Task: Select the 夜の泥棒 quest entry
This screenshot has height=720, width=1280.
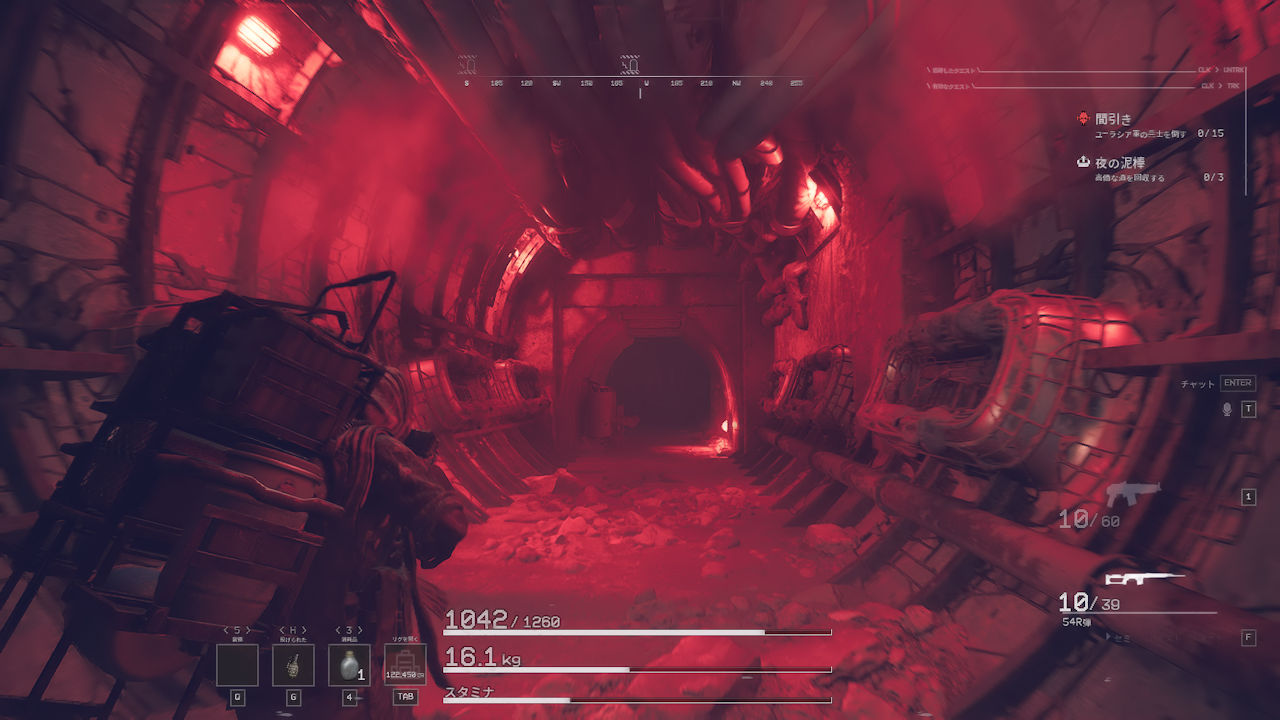Action: [1119, 162]
